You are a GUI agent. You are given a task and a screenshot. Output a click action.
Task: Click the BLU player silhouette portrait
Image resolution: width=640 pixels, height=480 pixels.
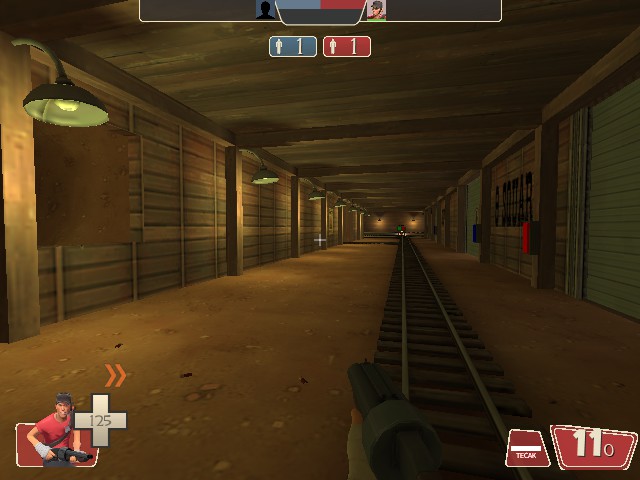266,10
